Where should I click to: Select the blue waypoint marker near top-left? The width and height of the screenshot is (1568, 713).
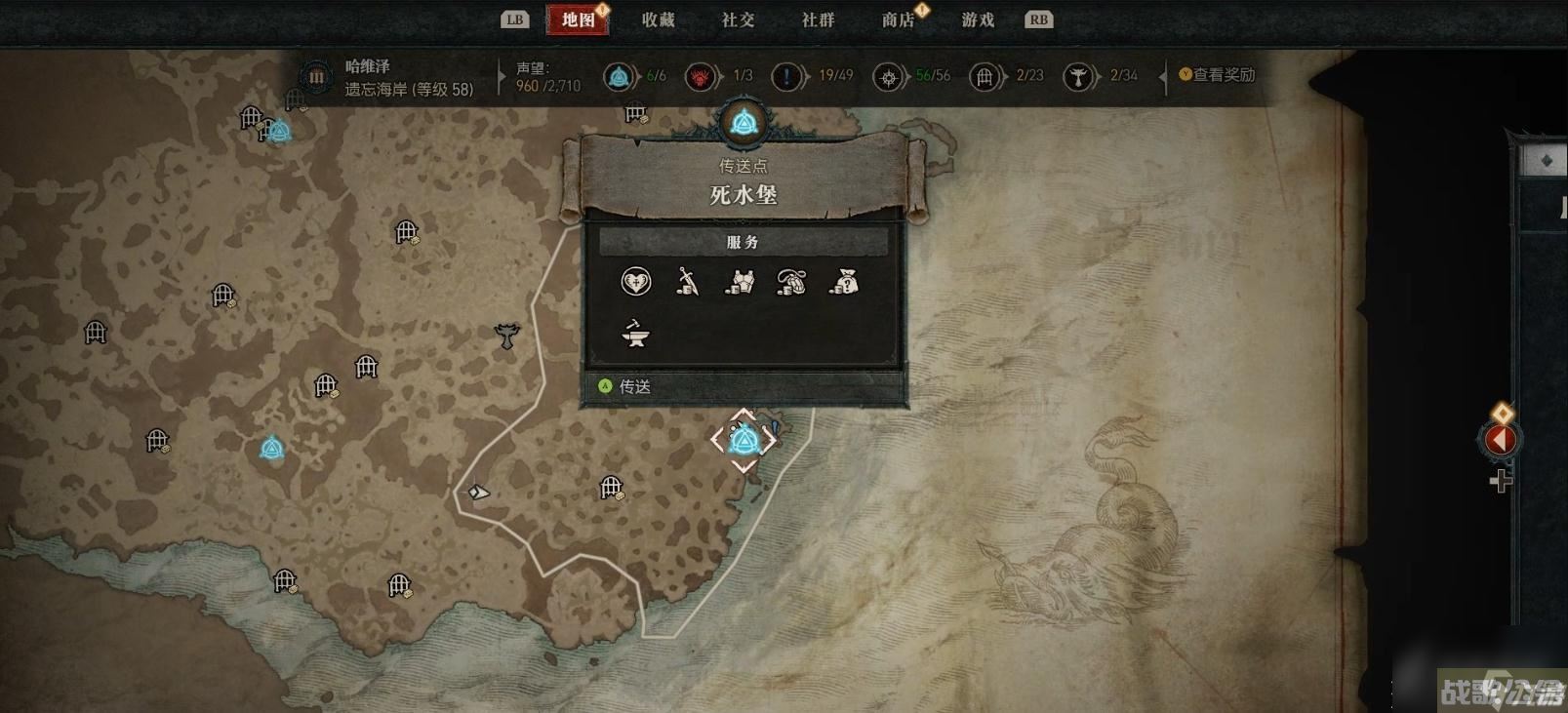(280, 130)
